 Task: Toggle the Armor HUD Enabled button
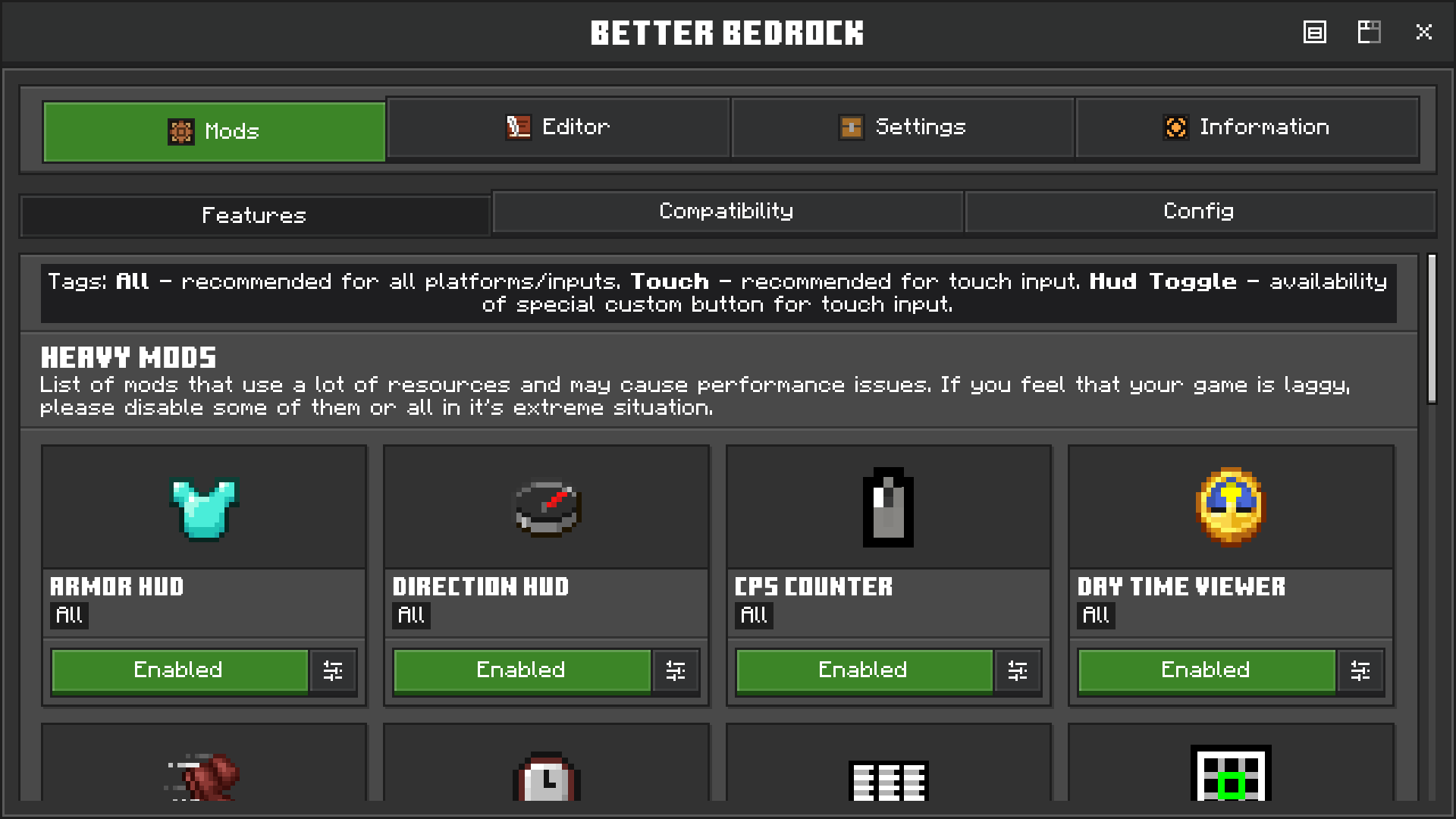click(x=179, y=670)
